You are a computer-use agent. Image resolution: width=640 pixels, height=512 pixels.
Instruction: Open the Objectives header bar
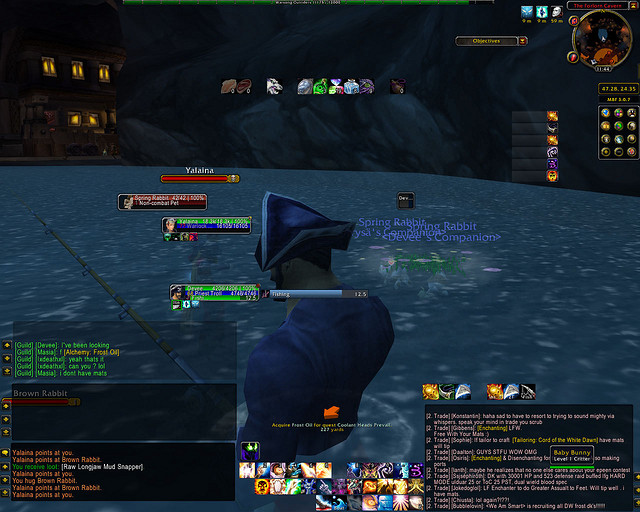click(487, 41)
